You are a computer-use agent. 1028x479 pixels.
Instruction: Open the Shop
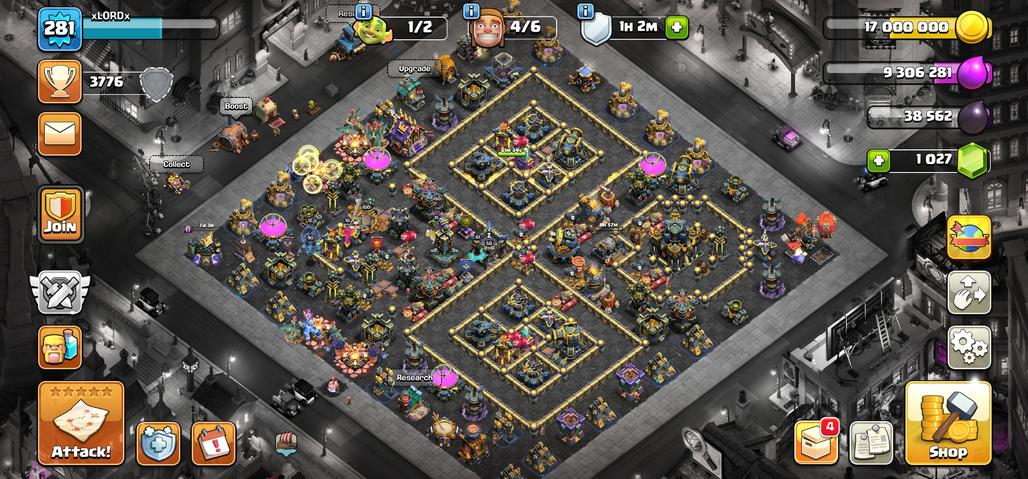coord(946,423)
